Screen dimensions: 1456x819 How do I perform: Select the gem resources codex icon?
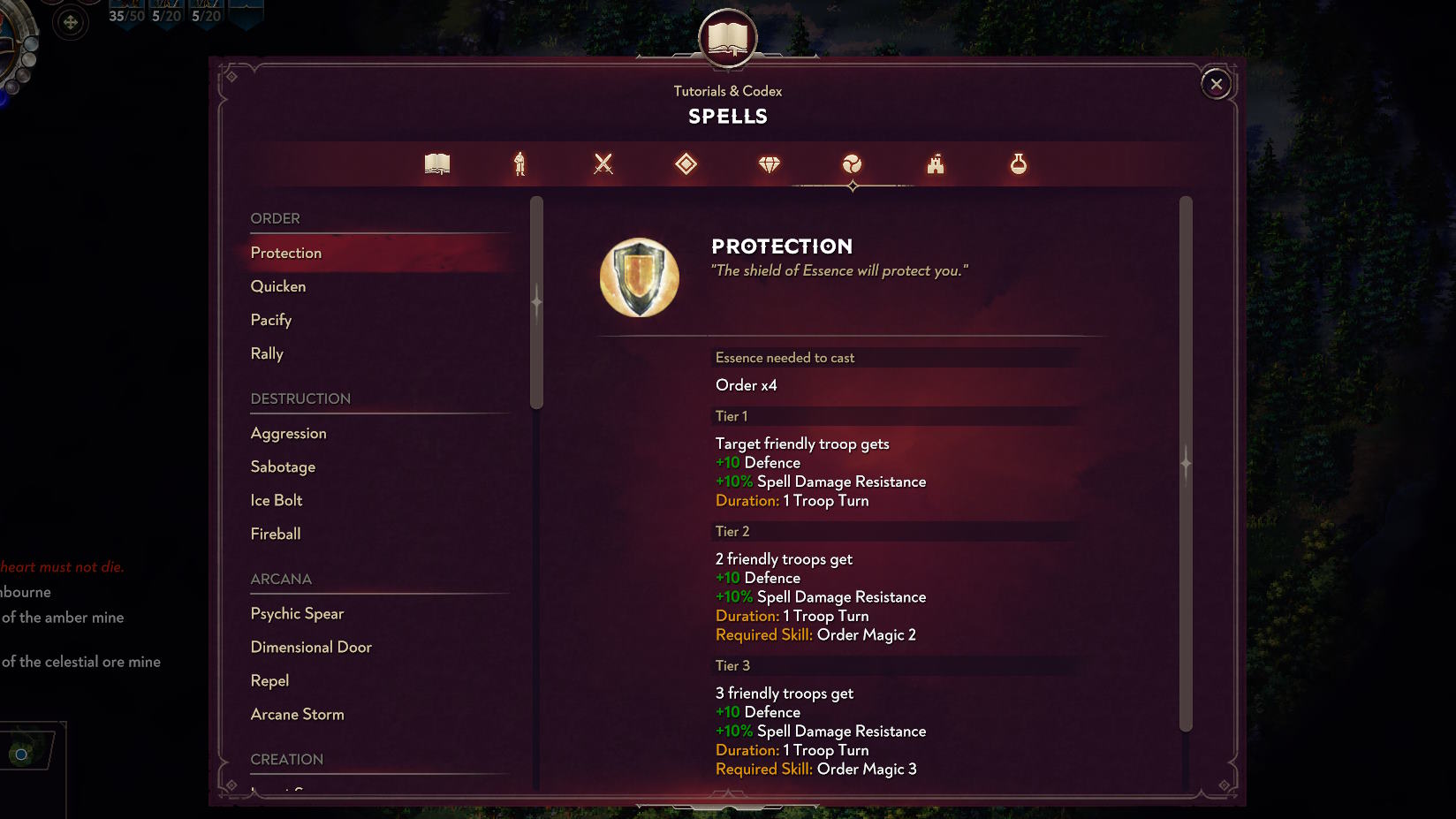point(769,163)
